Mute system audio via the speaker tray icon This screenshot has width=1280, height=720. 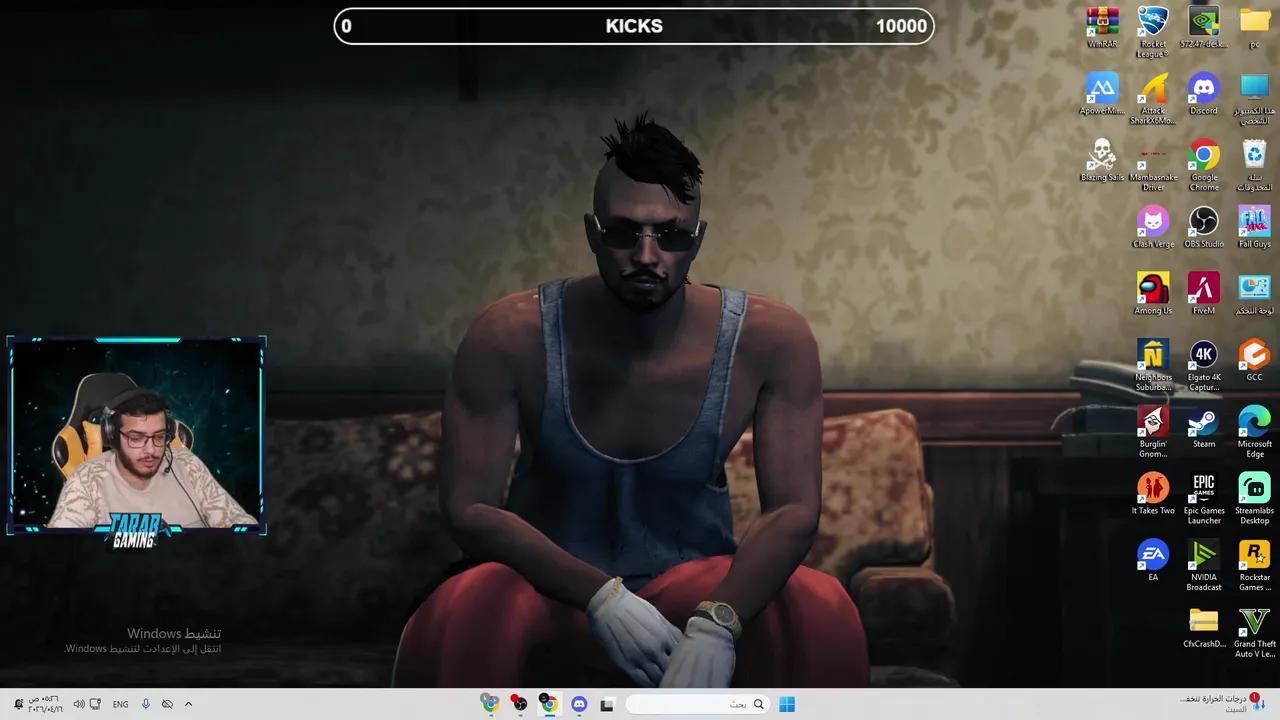click(79, 703)
